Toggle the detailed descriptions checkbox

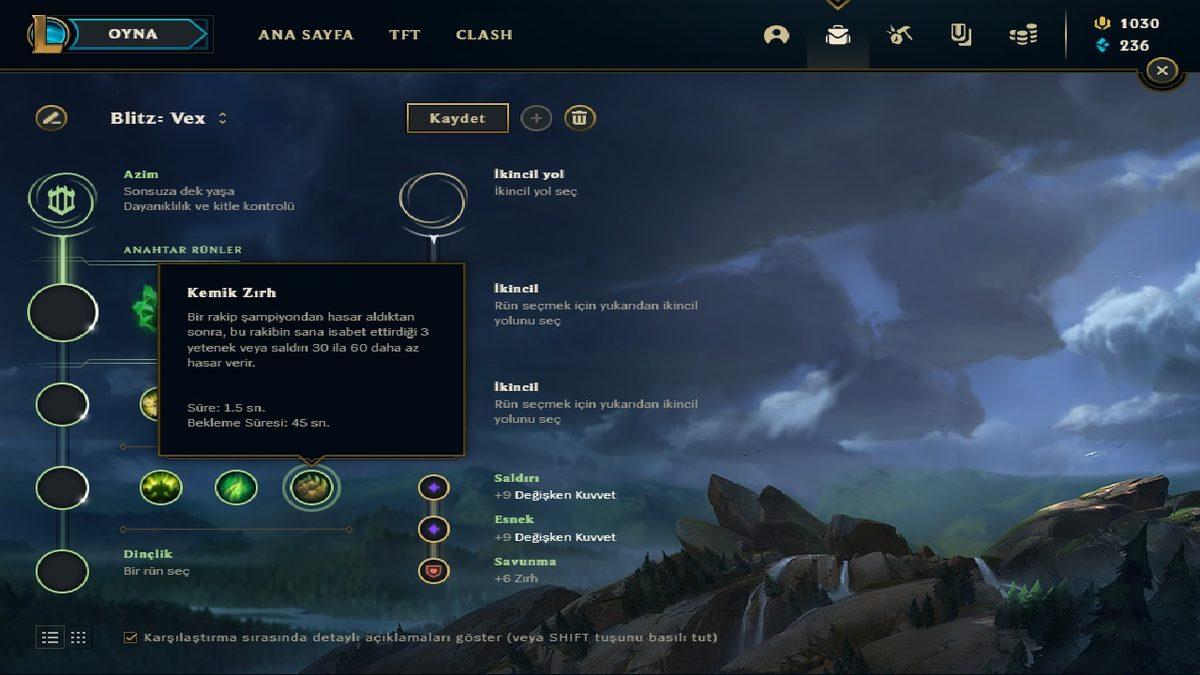click(130, 637)
